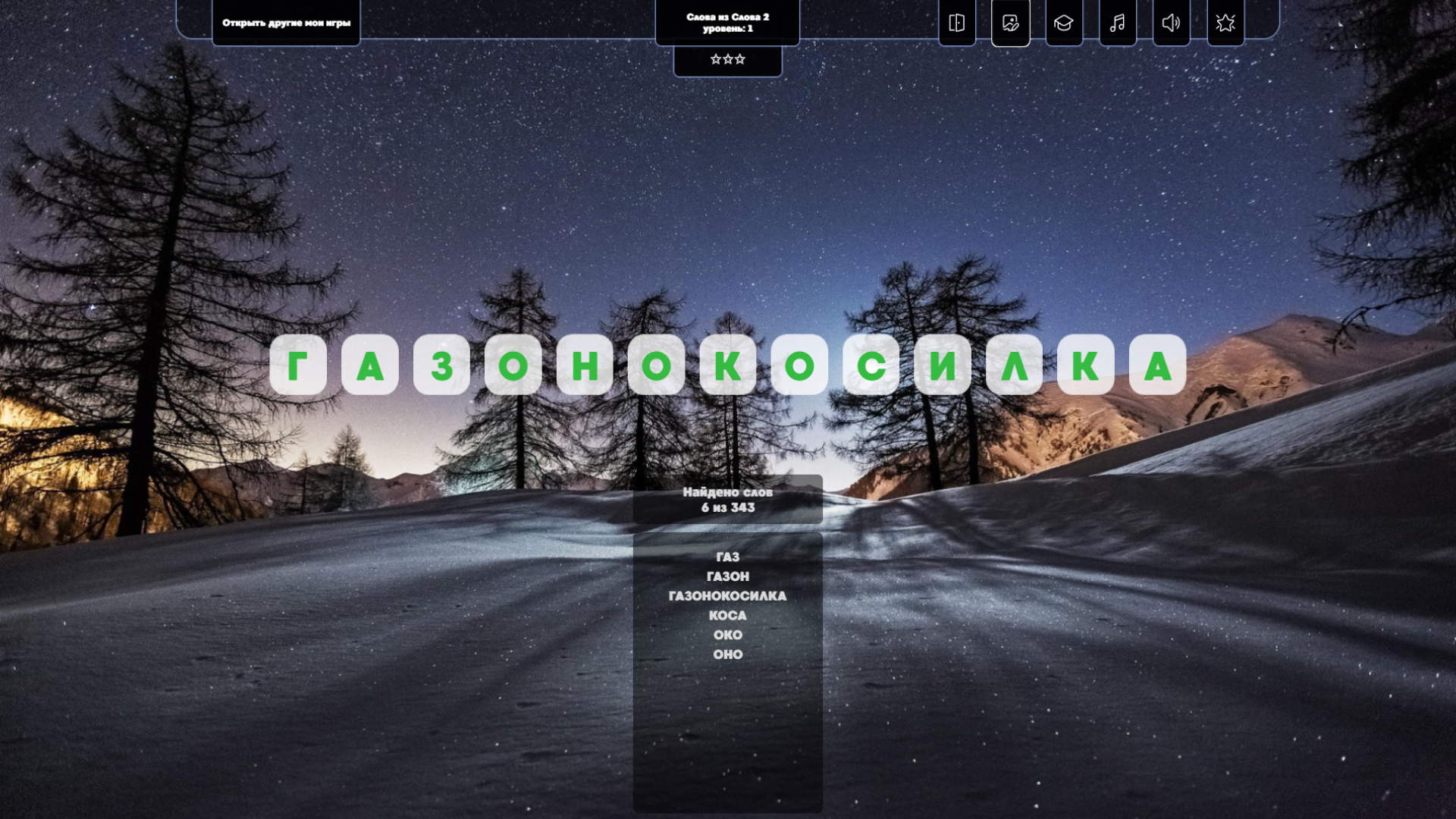The width and height of the screenshot is (1456, 819).
Task: Click the graduation cap tutorial icon
Action: [1063, 23]
